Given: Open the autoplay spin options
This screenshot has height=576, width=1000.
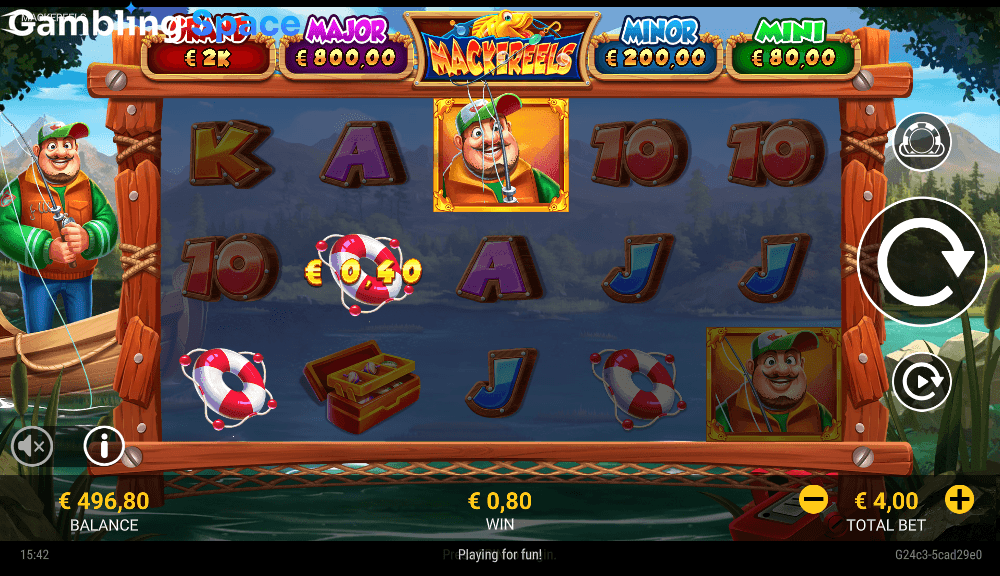Looking at the screenshot, I should (x=921, y=383).
